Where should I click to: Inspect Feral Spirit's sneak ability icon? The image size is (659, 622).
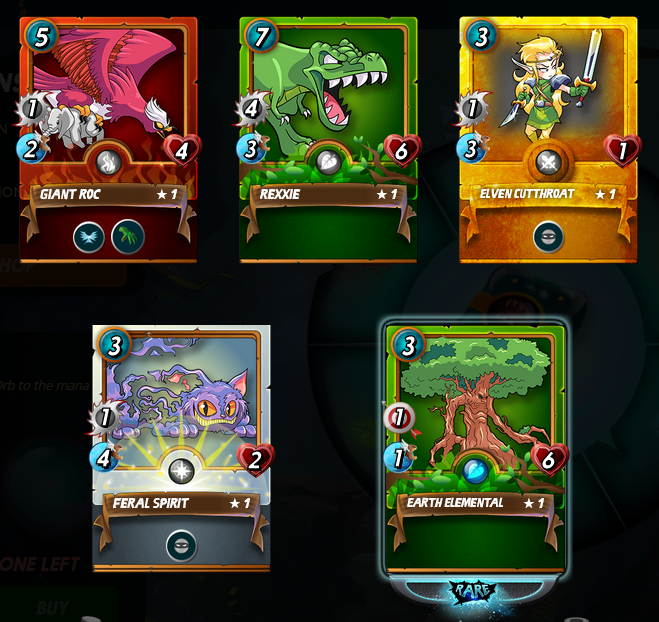tap(181, 546)
